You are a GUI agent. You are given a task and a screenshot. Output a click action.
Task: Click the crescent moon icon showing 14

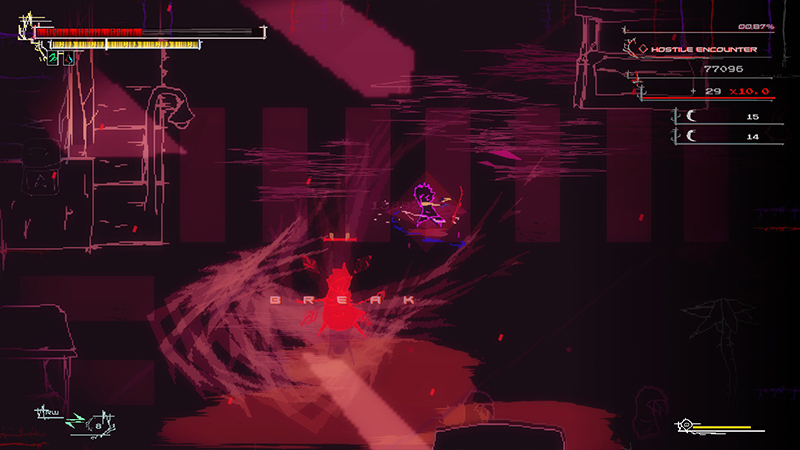[690, 137]
